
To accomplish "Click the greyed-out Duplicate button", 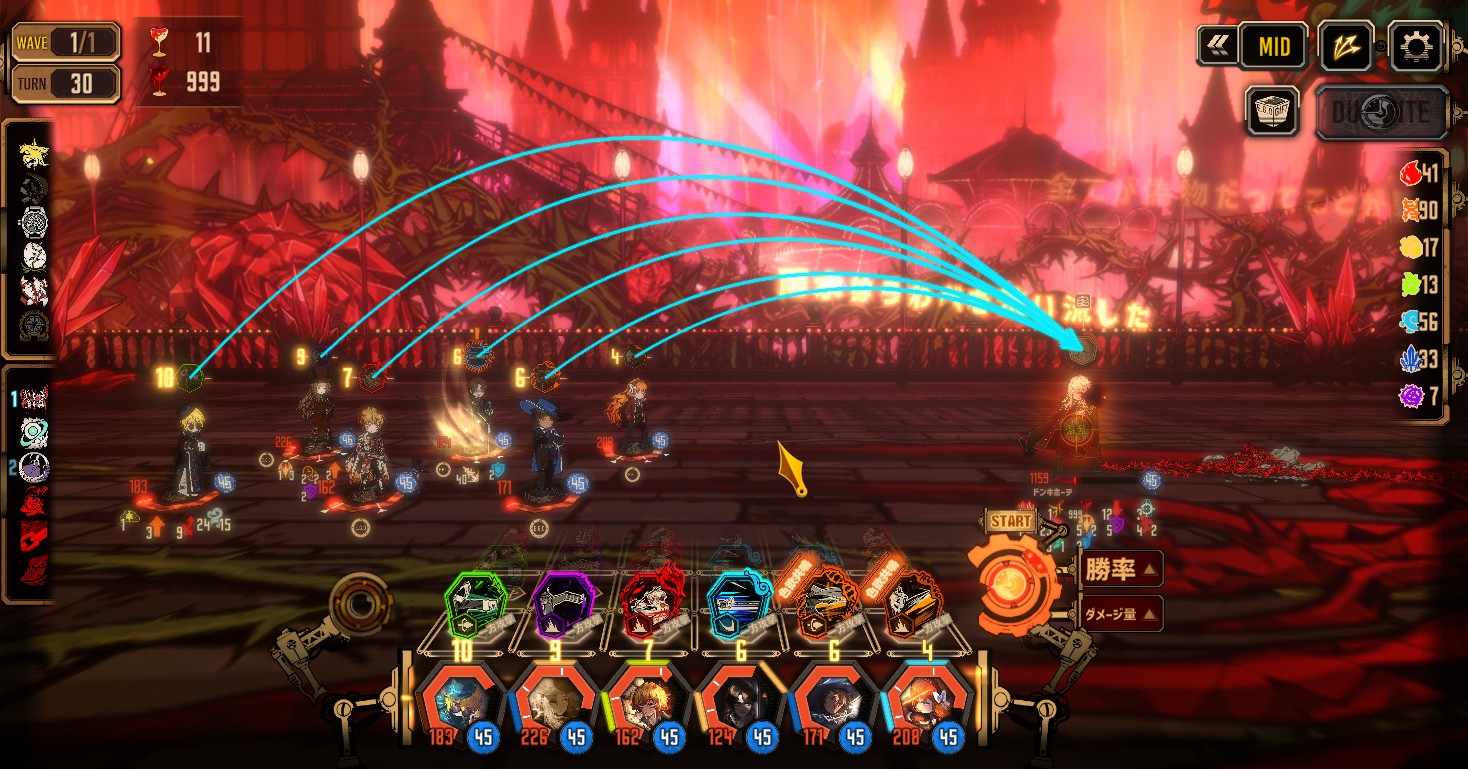I will point(1381,112).
